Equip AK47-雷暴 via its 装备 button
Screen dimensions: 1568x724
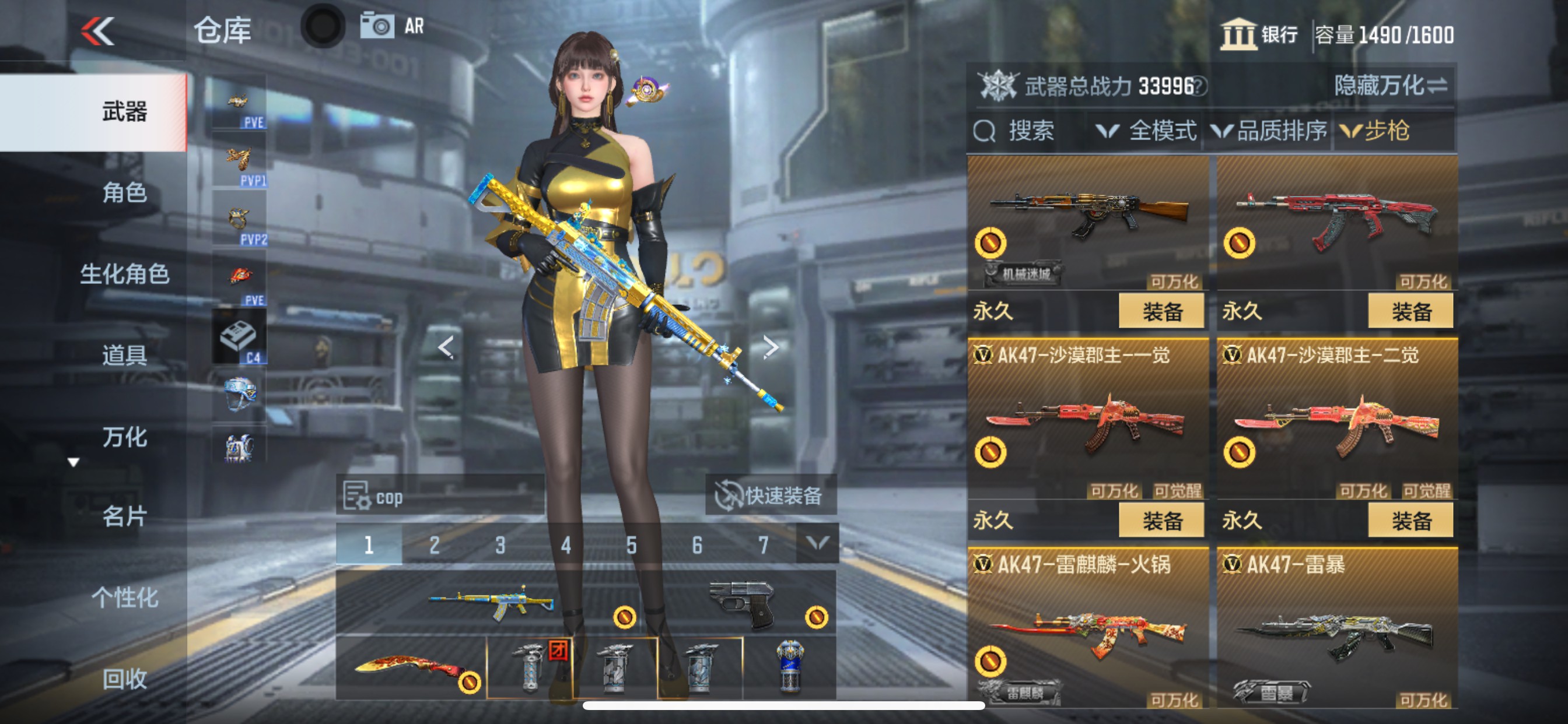click(1412, 721)
